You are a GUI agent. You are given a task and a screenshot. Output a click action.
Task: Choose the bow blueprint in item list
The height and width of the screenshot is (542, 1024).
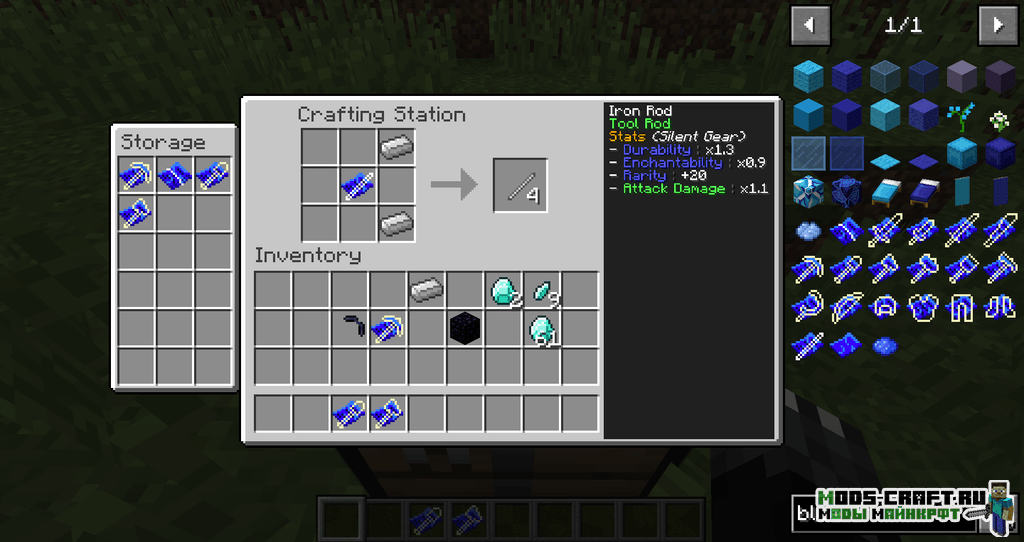[x=846, y=306]
